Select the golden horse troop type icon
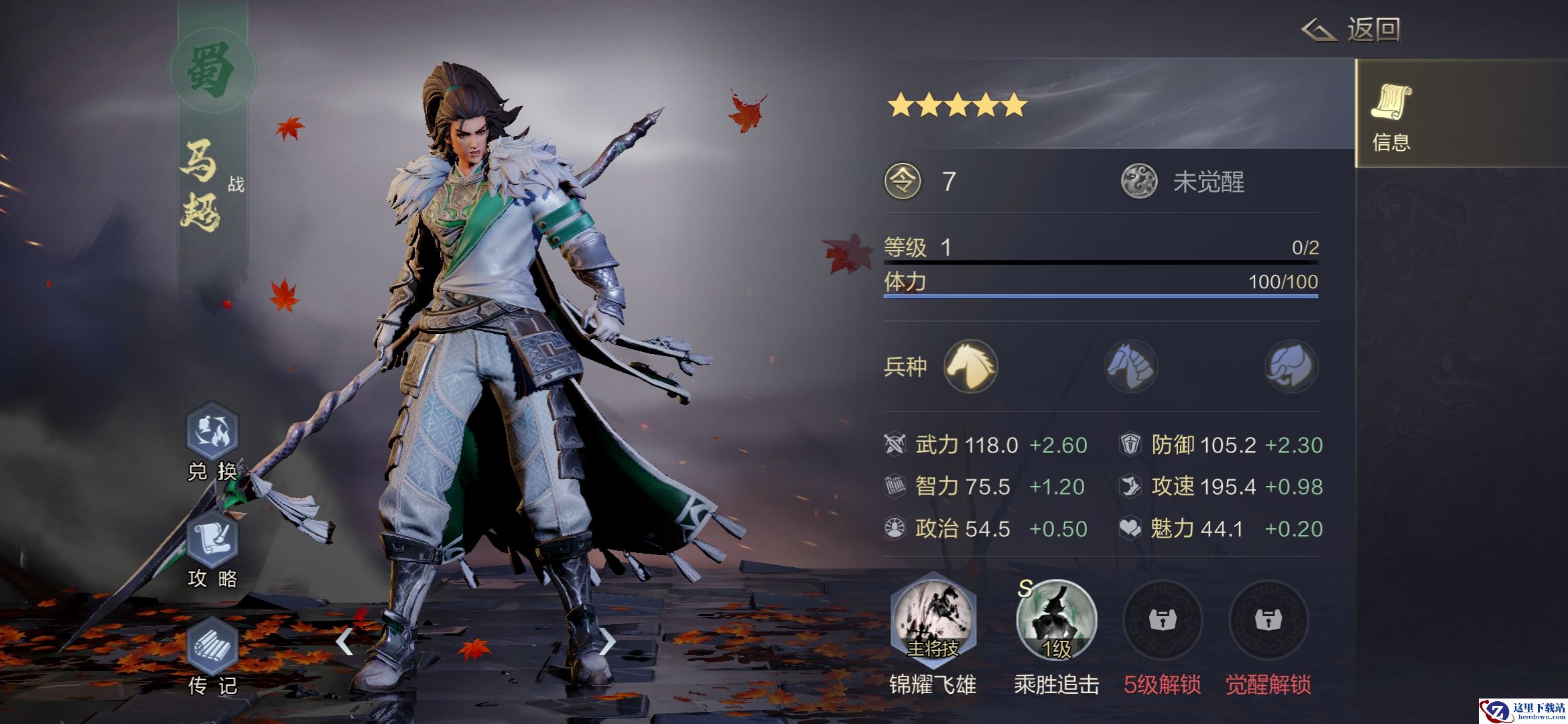1568x724 pixels. [970, 366]
